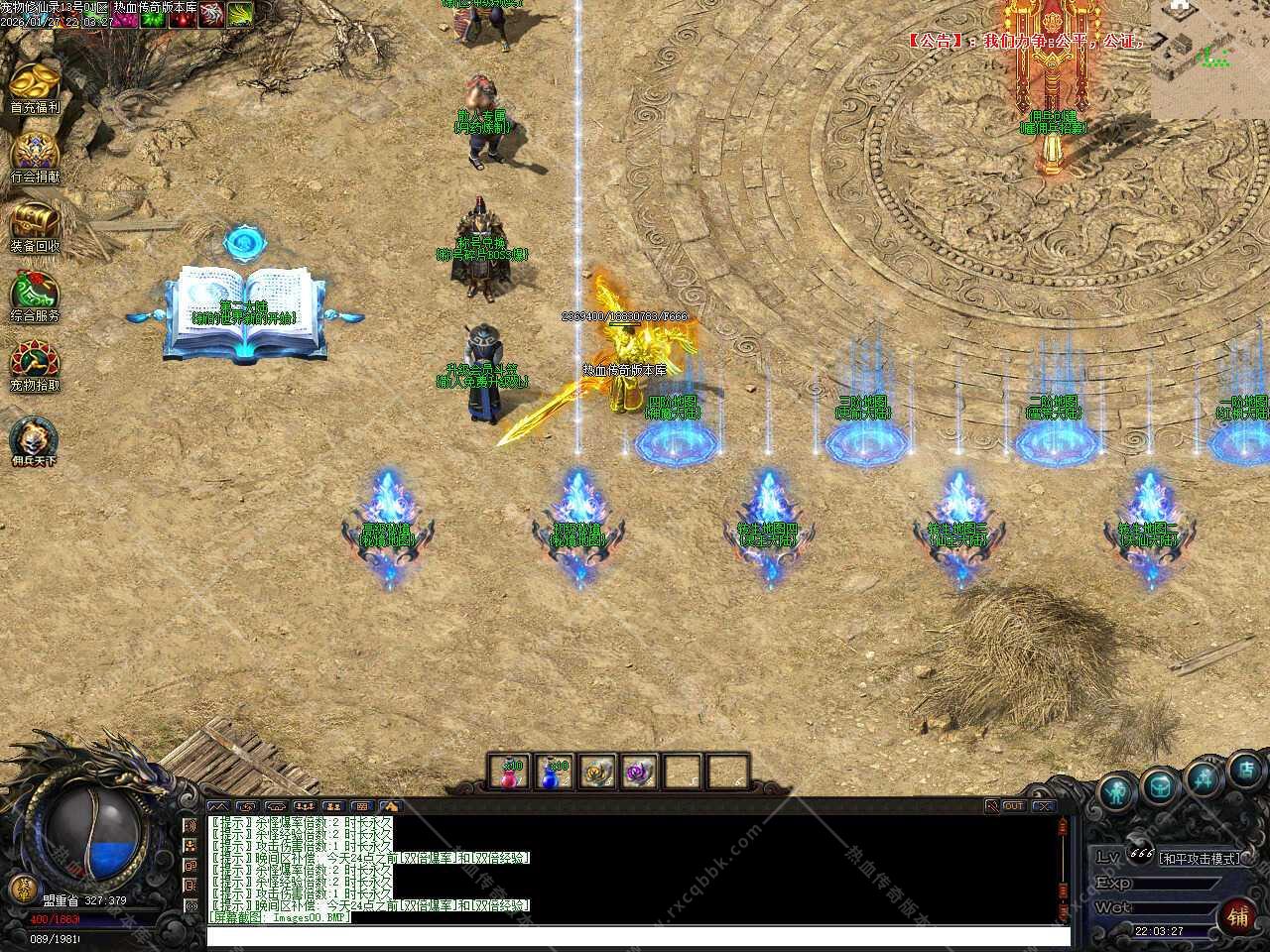
Task: Open the 综合服务 services icon
Action: (34, 293)
